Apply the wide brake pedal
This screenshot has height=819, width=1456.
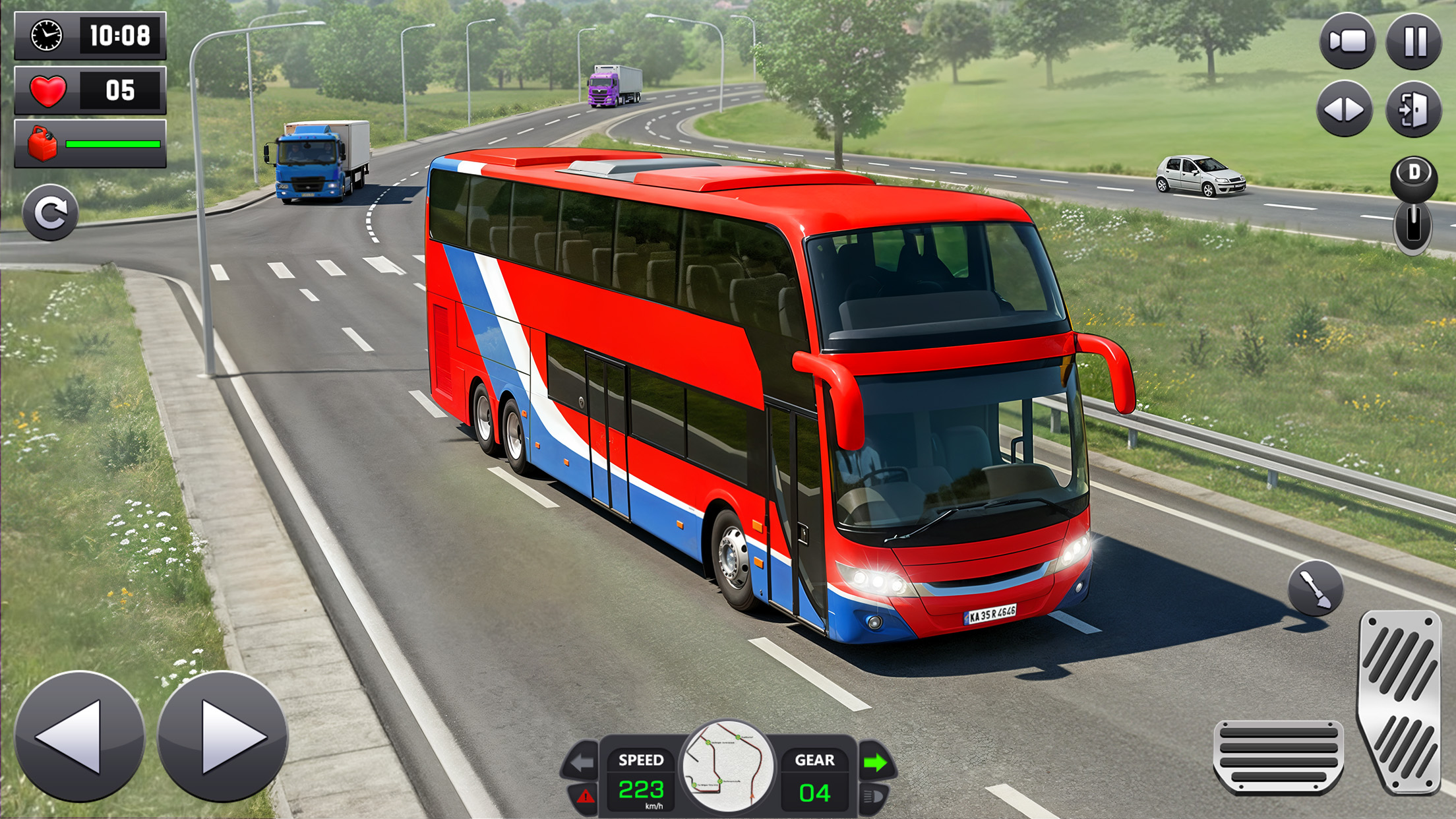[1279, 757]
